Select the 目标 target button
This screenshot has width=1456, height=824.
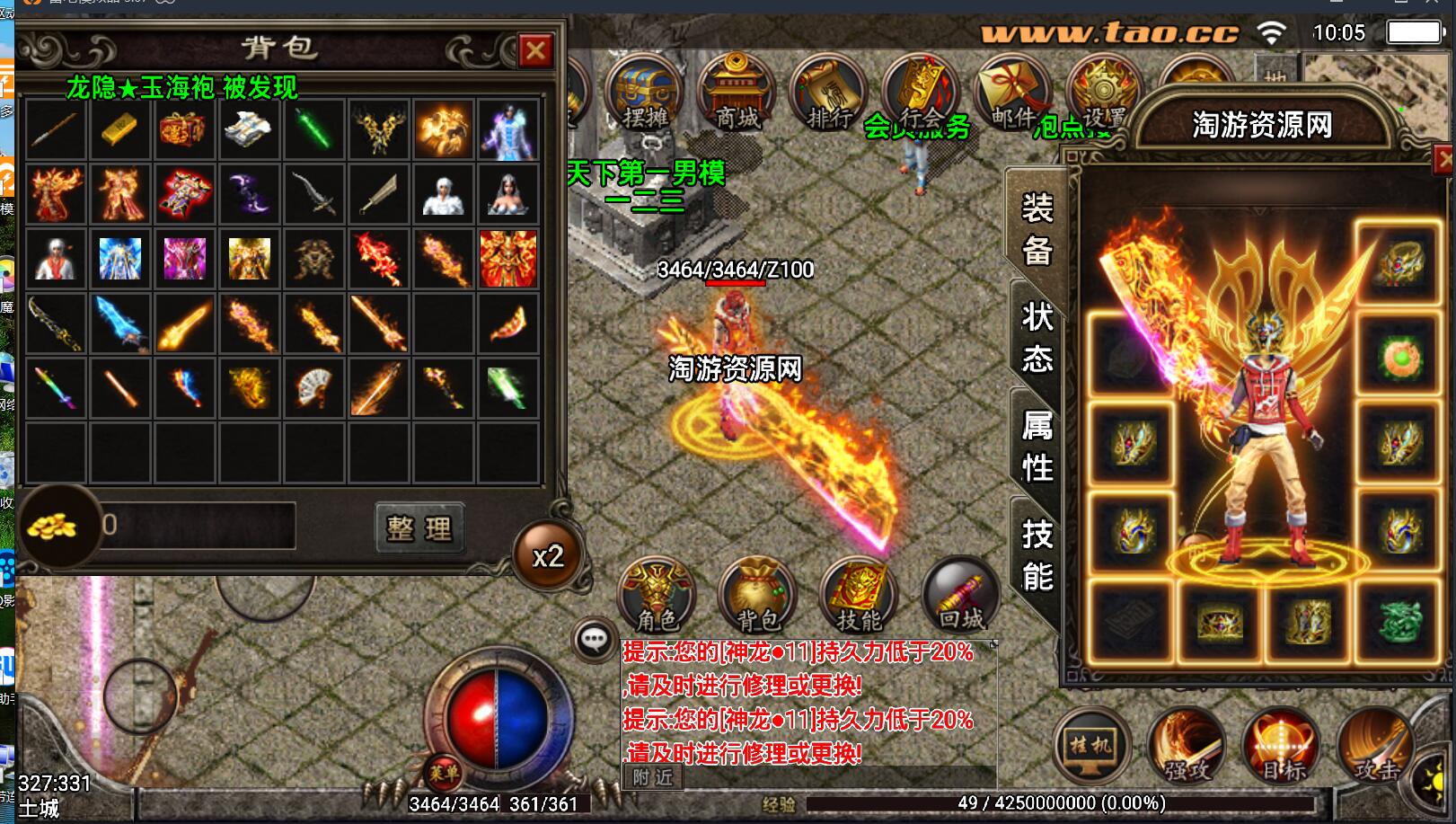pos(1281,746)
